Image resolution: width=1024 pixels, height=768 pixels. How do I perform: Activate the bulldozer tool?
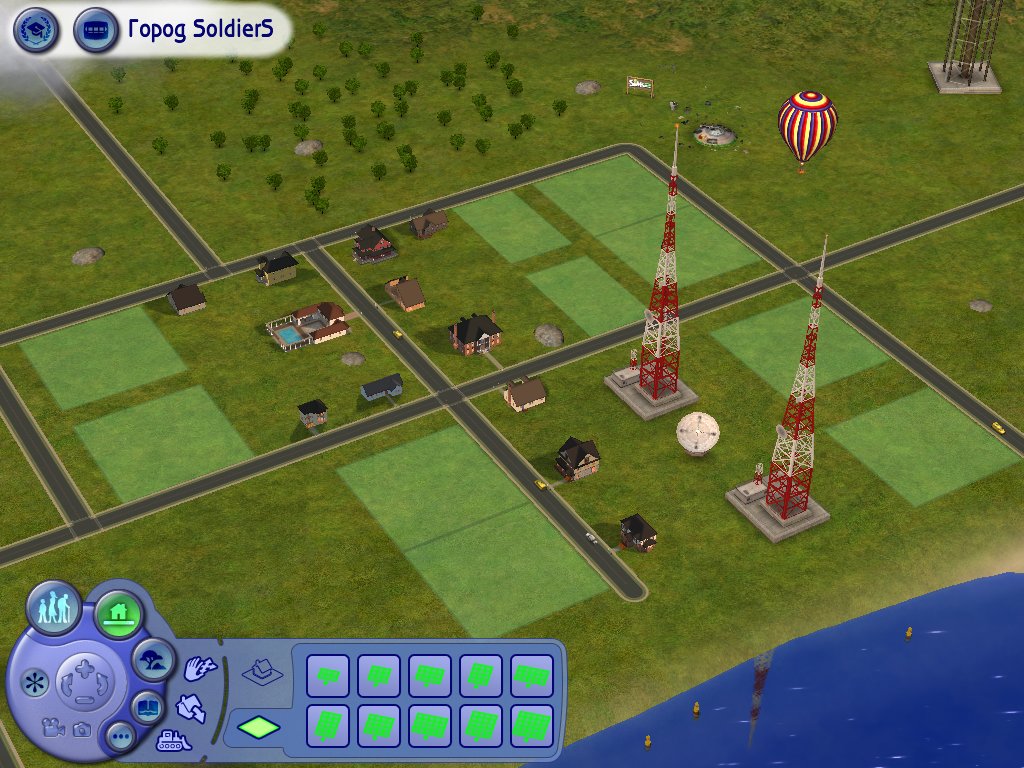point(174,742)
